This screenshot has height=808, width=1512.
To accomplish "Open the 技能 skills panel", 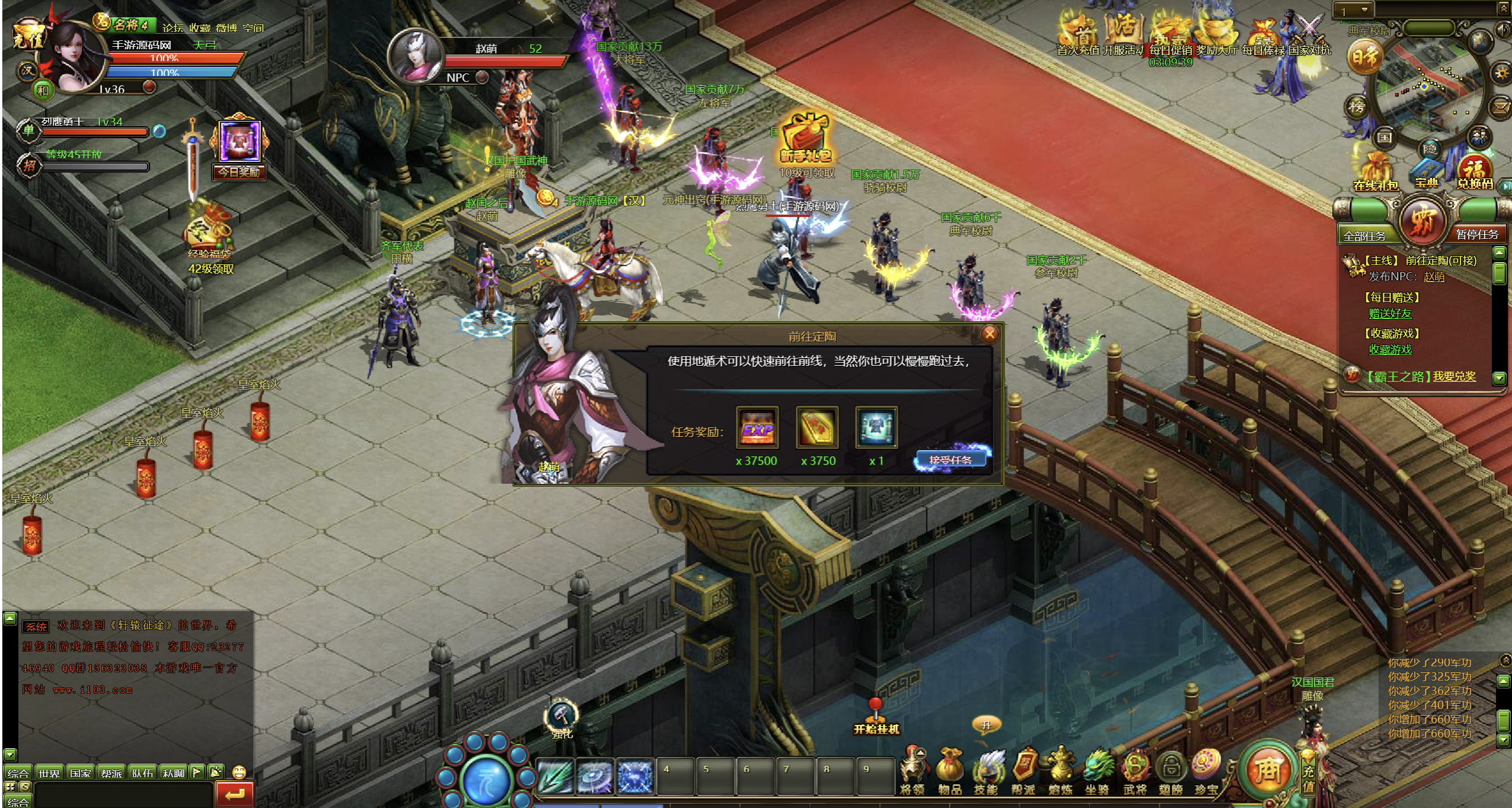I will pyautogui.click(x=987, y=771).
